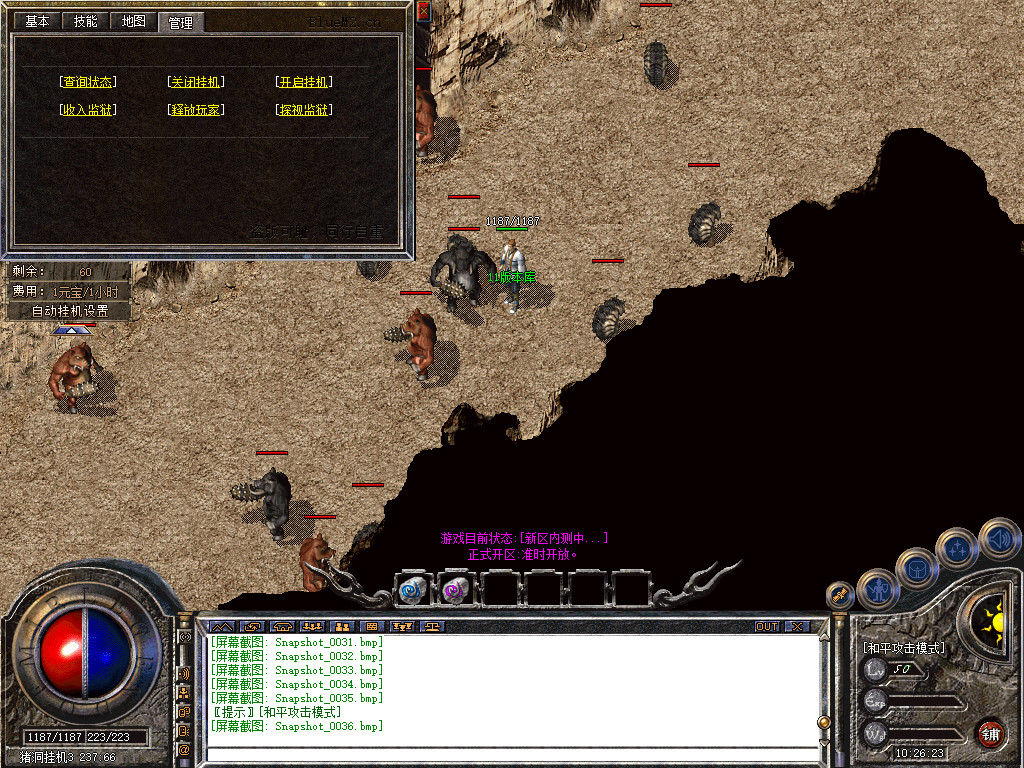Click the chat text input field

click(510, 754)
